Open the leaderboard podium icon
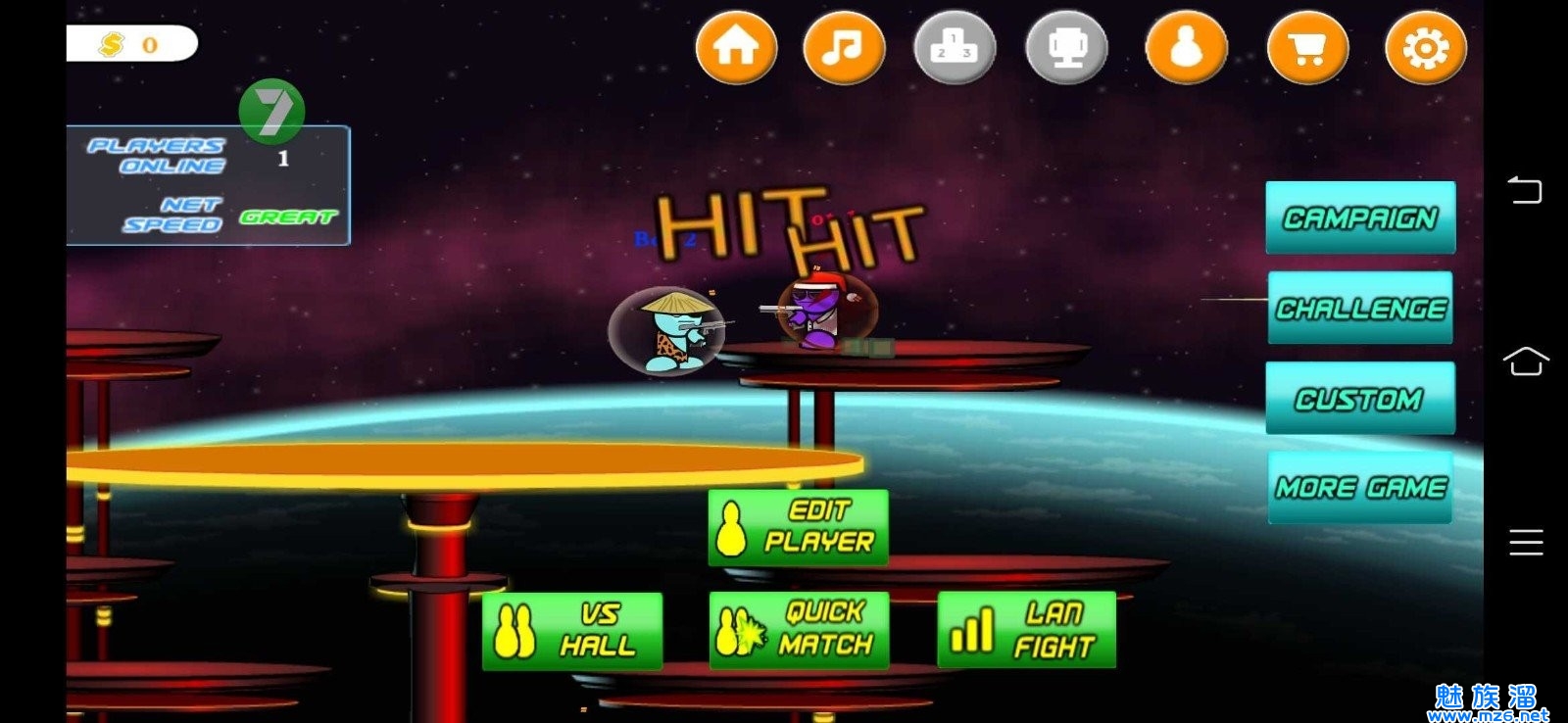 click(954, 47)
